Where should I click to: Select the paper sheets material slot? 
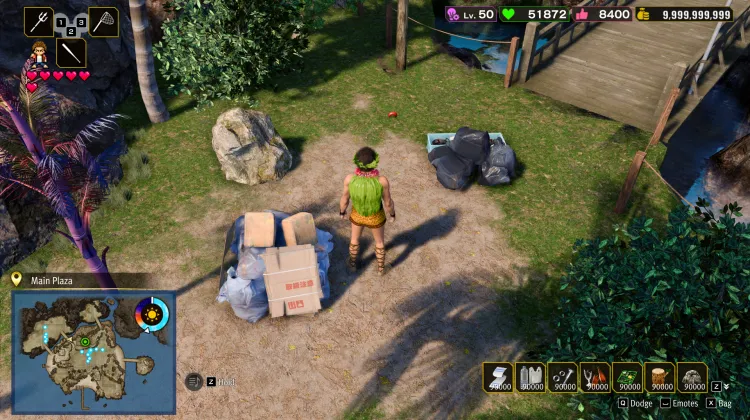[x=498, y=376]
